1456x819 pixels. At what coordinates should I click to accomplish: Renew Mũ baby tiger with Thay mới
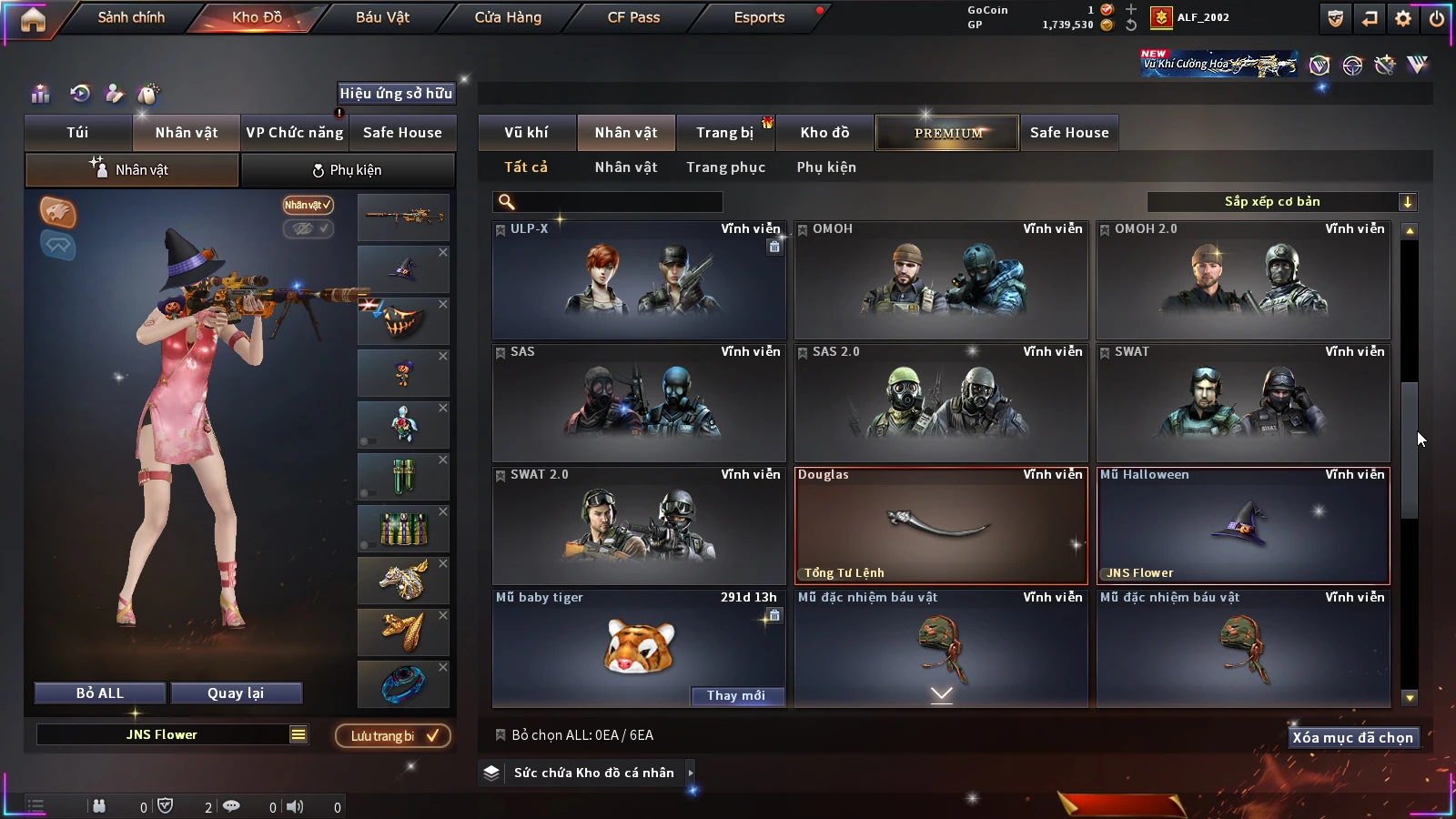tap(736, 695)
